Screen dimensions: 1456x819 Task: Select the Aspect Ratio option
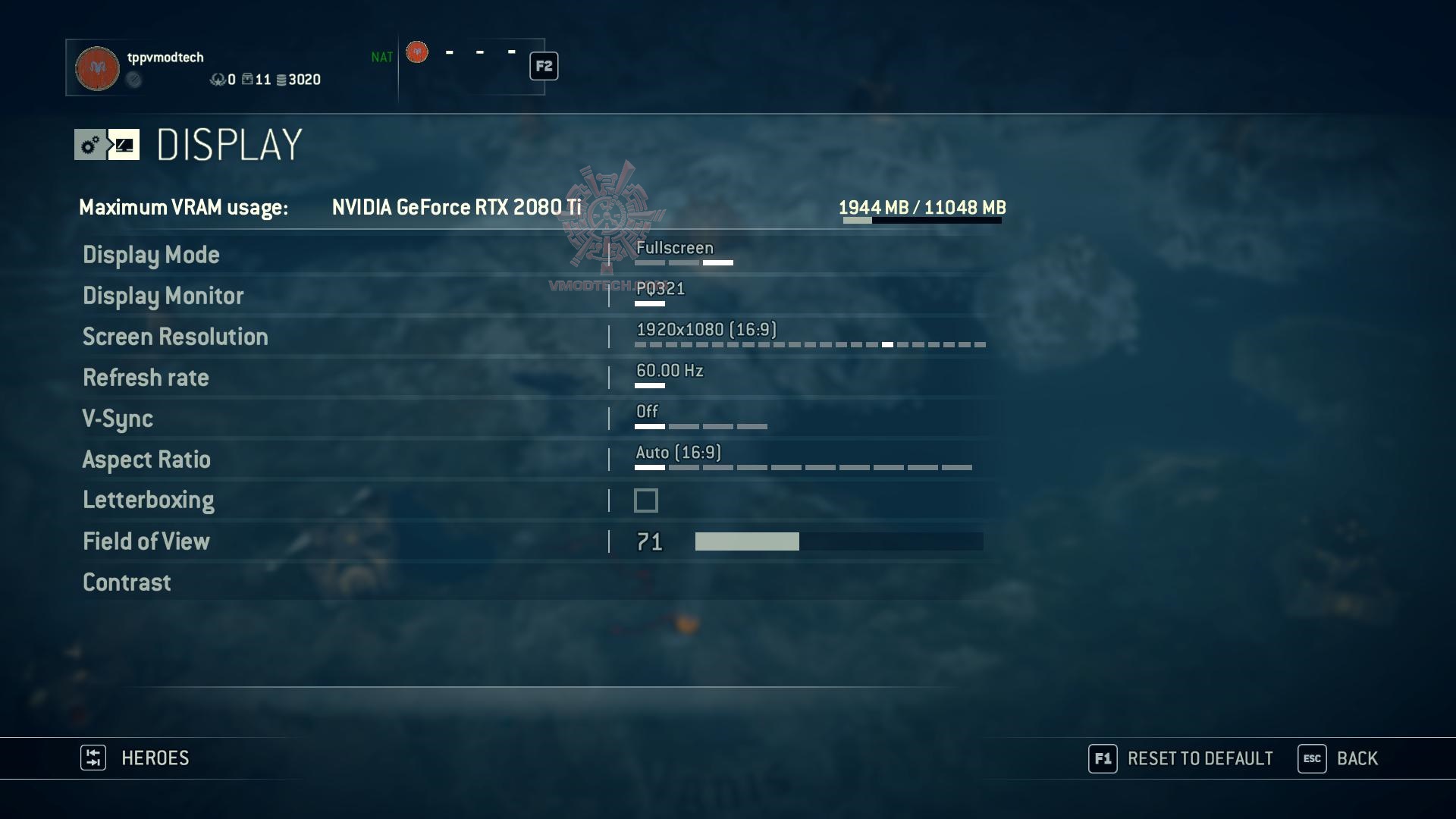tap(146, 460)
